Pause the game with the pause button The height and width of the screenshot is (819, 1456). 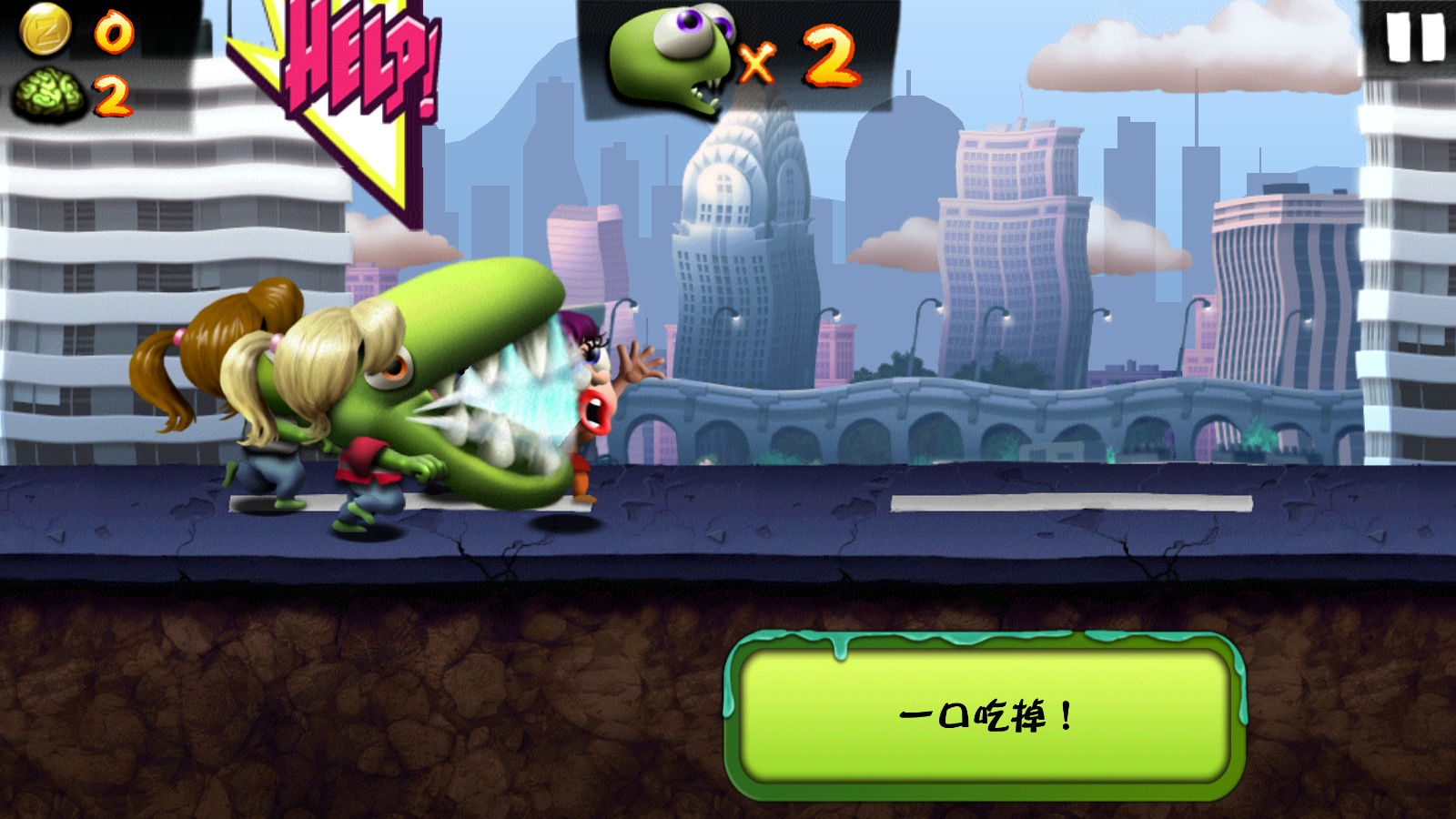click(x=1413, y=39)
